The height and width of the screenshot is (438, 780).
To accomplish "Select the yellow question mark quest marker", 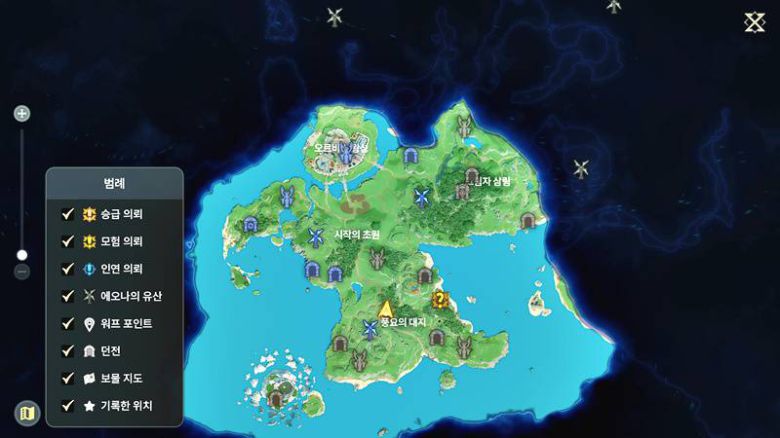I will 439,299.
